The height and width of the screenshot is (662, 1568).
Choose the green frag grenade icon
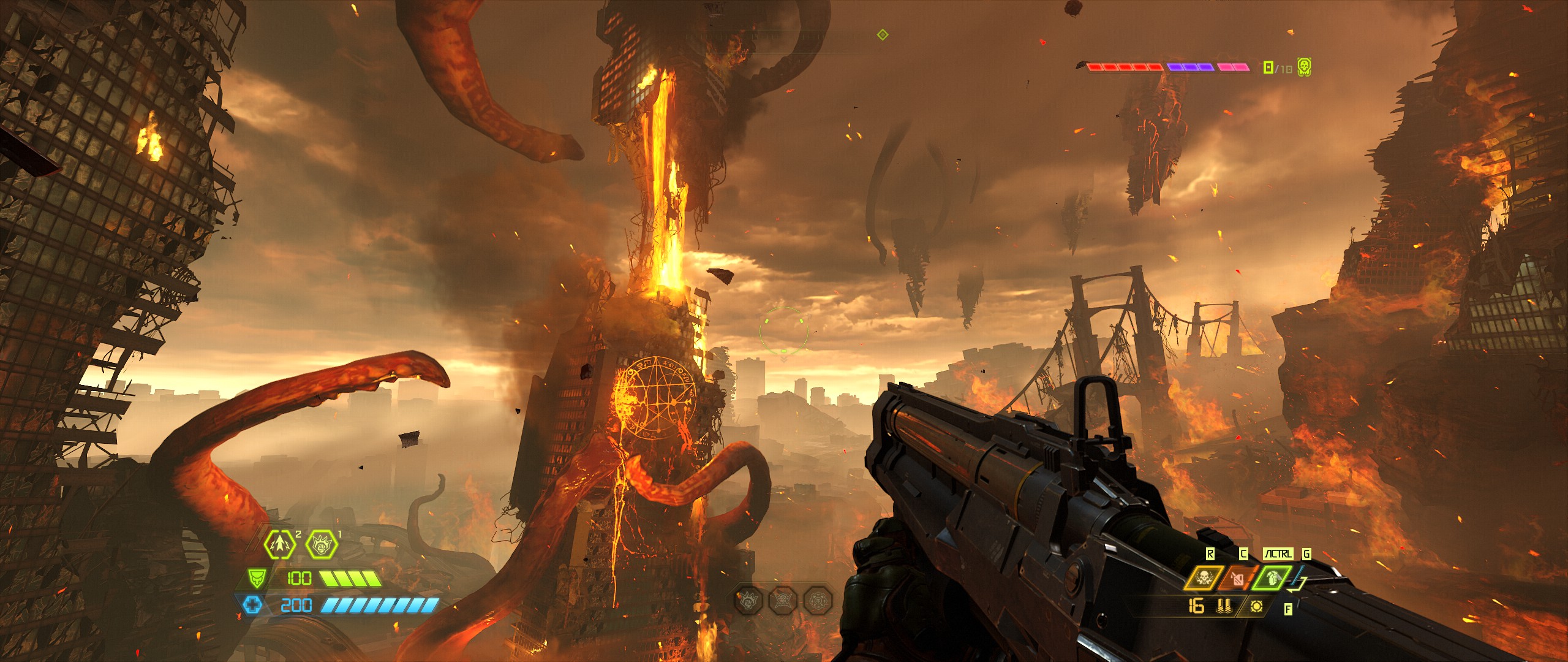1271,579
